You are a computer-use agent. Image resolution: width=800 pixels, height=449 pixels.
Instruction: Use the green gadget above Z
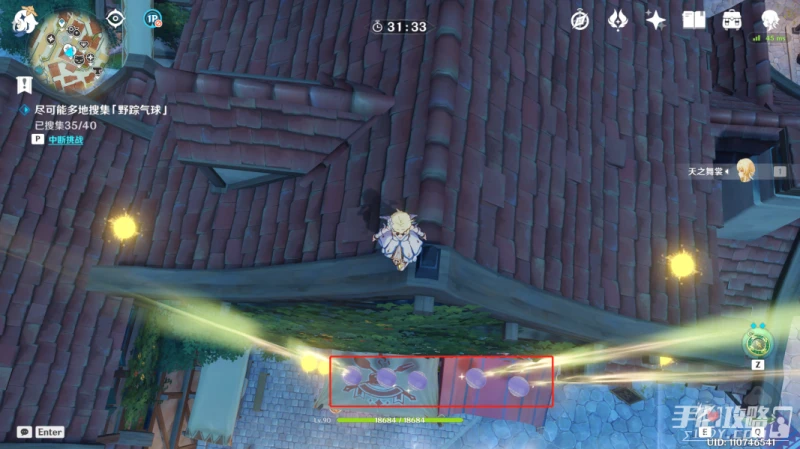[757, 342]
